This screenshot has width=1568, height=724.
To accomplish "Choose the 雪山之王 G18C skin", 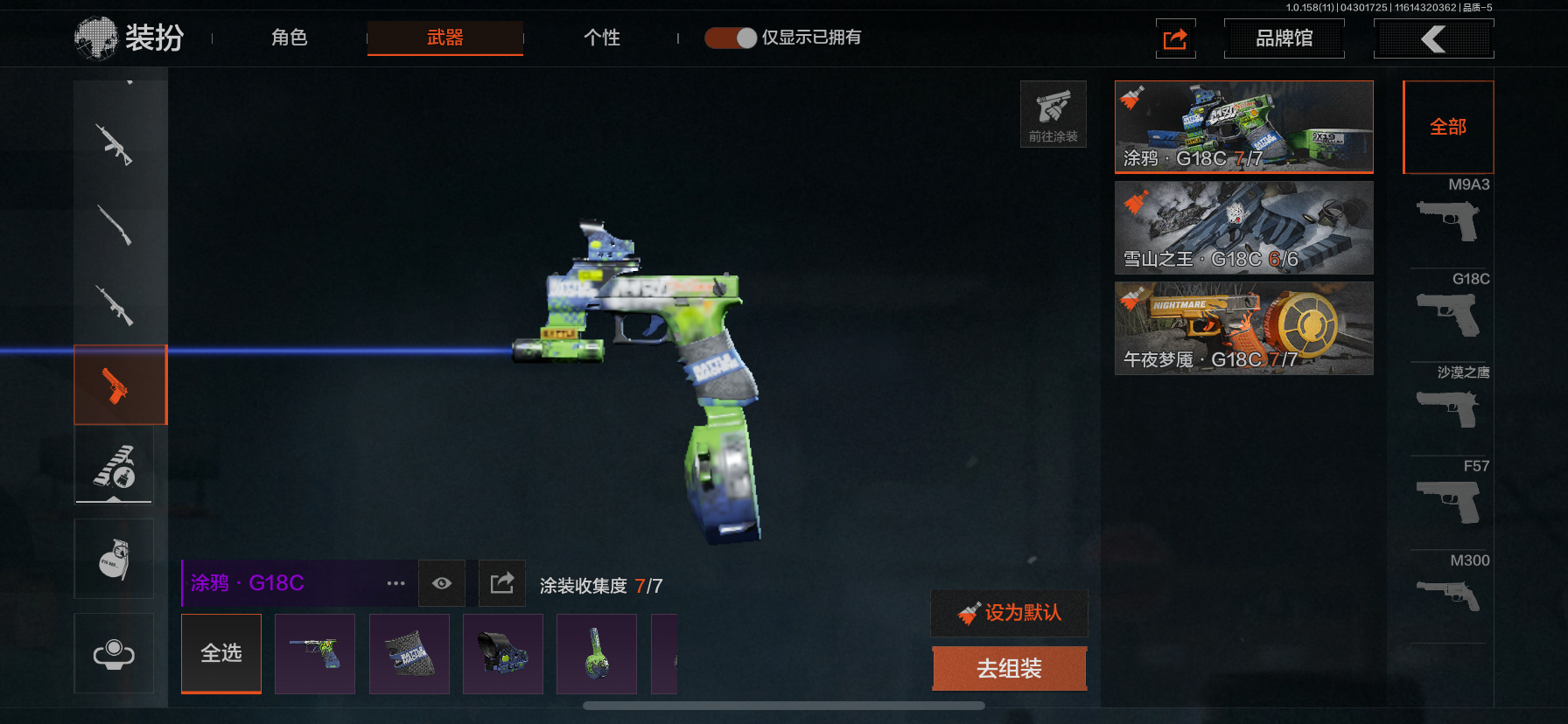I will [1243, 227].
